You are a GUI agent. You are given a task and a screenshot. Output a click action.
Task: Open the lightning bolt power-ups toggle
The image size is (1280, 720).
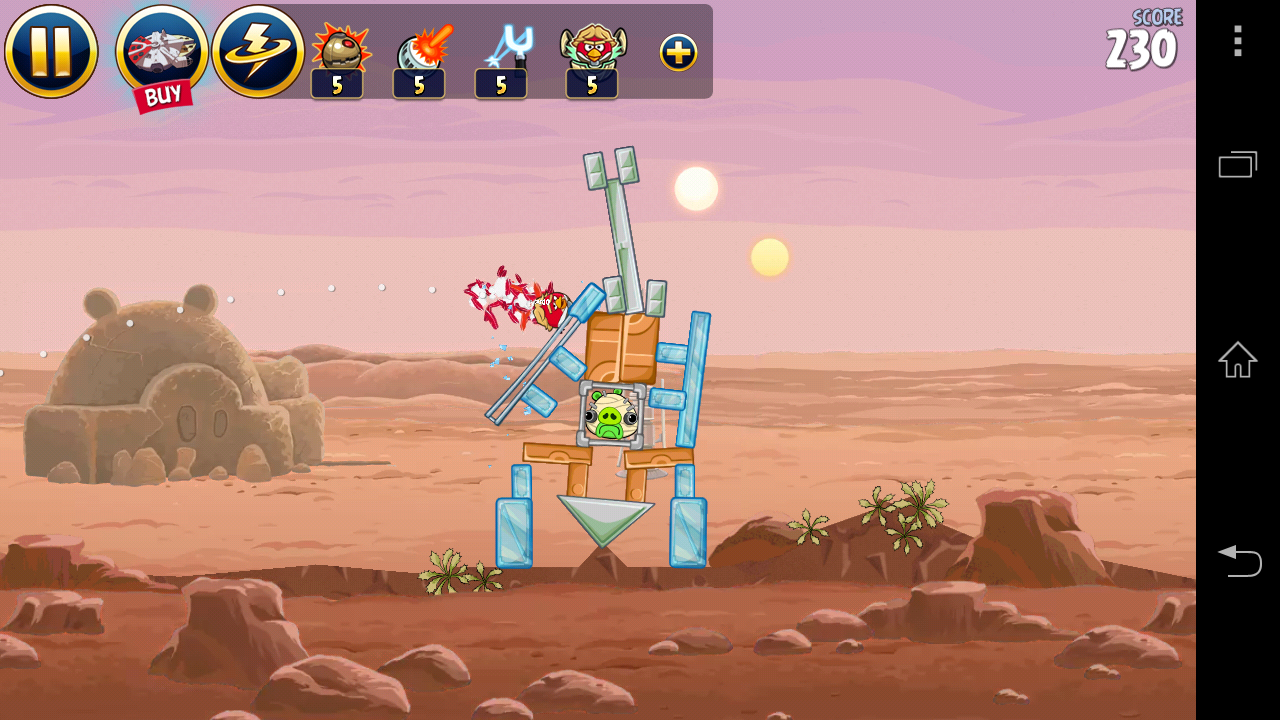tap(258, 51)
